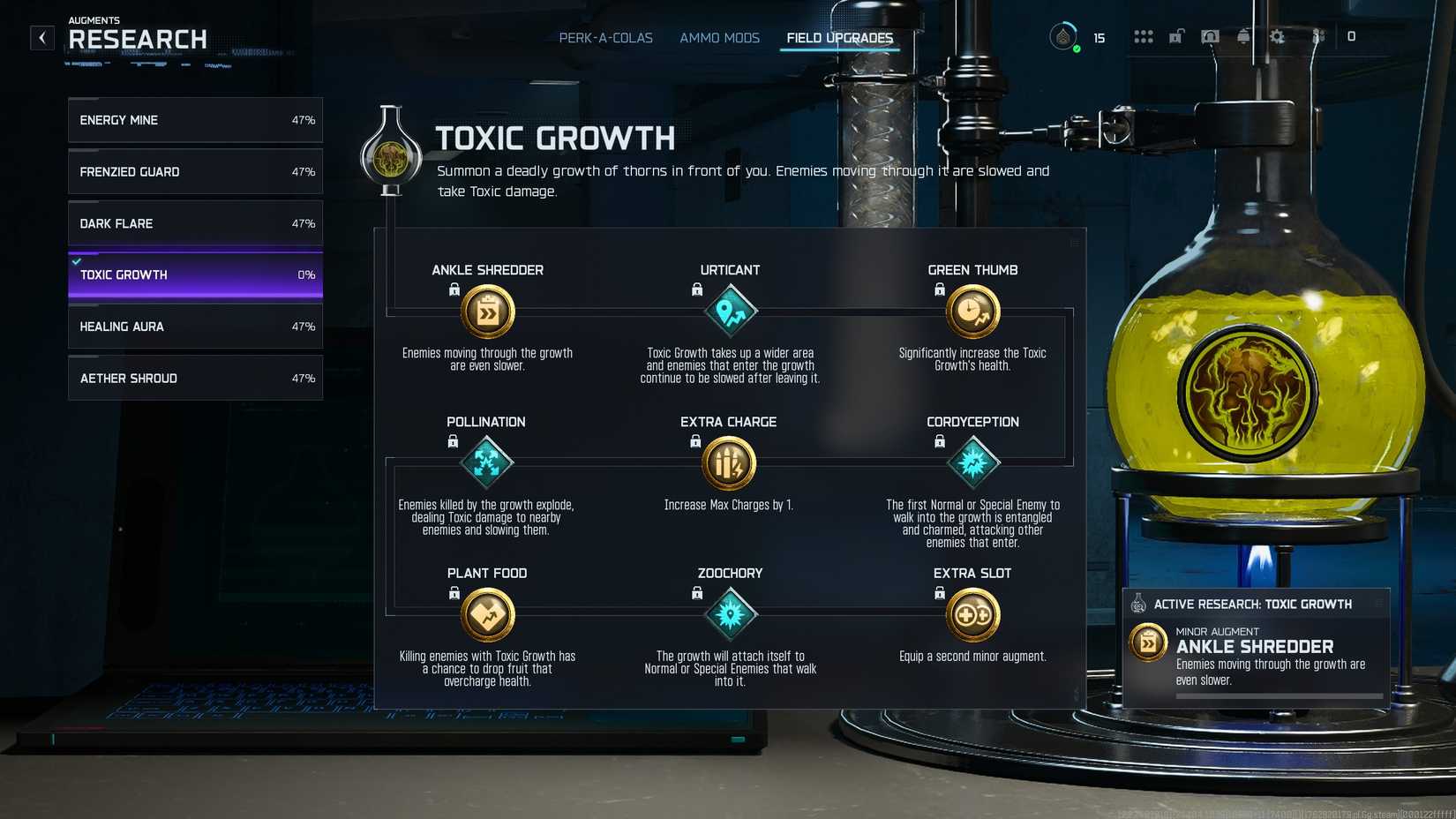
Task: Select the Ankle Shredder augment icon
Action: click(486, 312)
